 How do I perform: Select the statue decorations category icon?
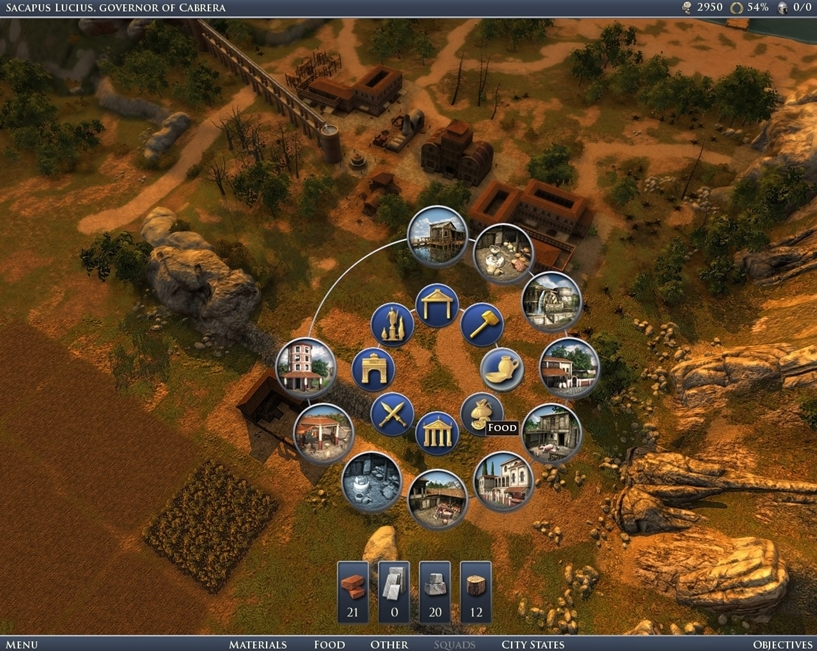tap(392, 323)
